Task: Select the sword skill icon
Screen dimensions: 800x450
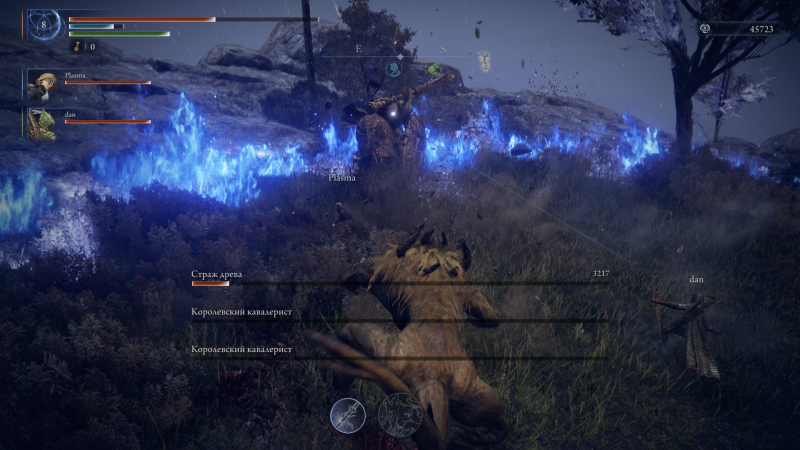Action: click(348, 415)
